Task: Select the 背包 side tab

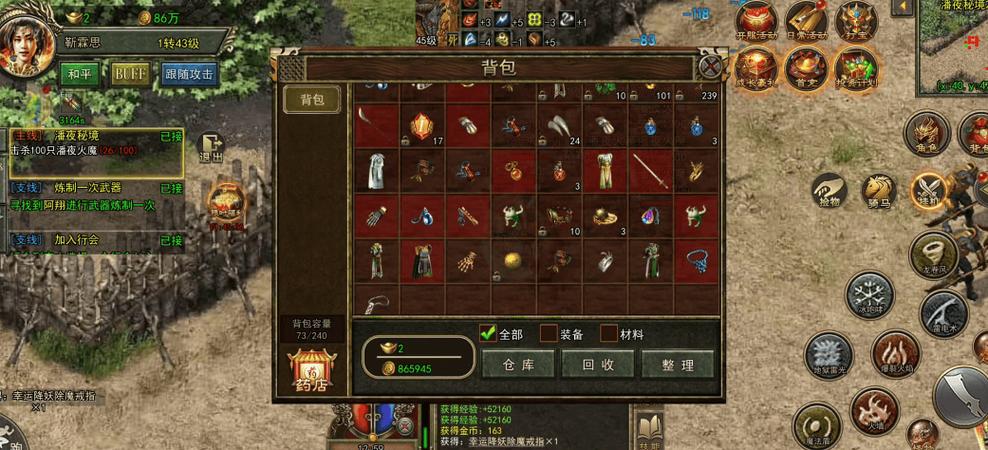Action: [x=312, y=100]
